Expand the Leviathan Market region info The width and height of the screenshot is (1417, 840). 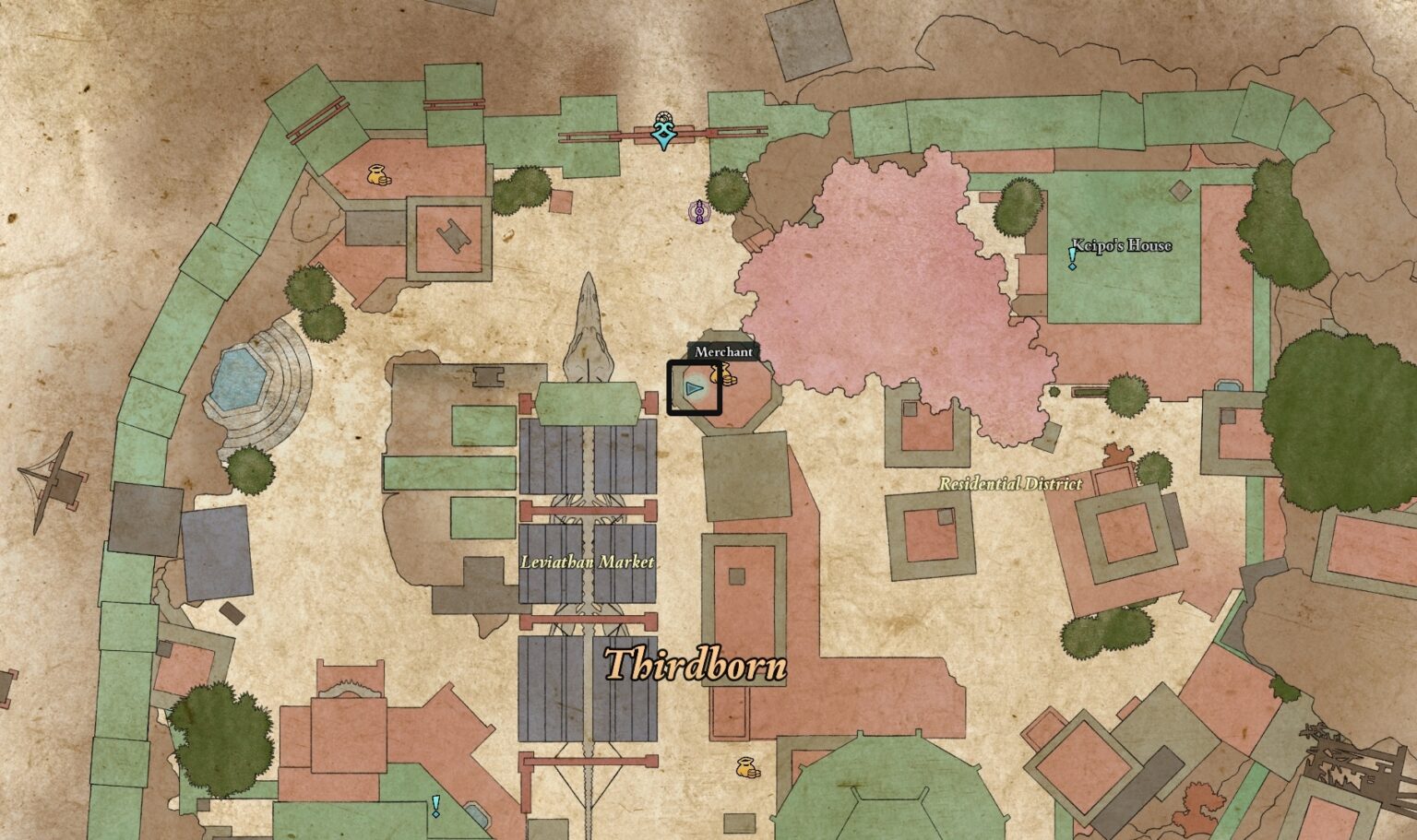(x=589, y=560)
